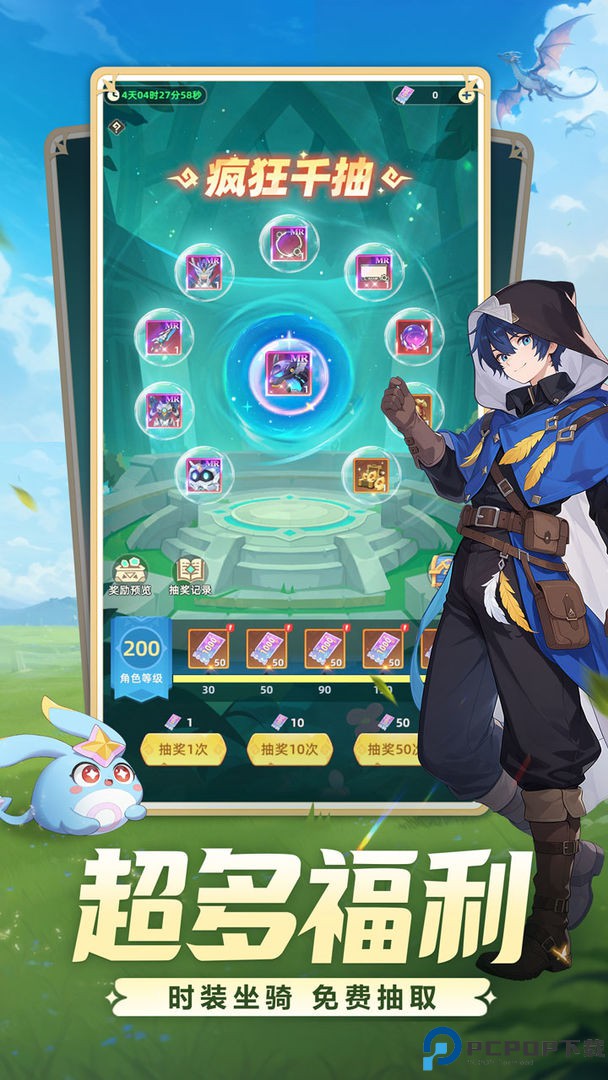Inspect the necklace prize bubble at the top
The image size is (608, 1080).
pyautogui.click(x=288, y=243)
